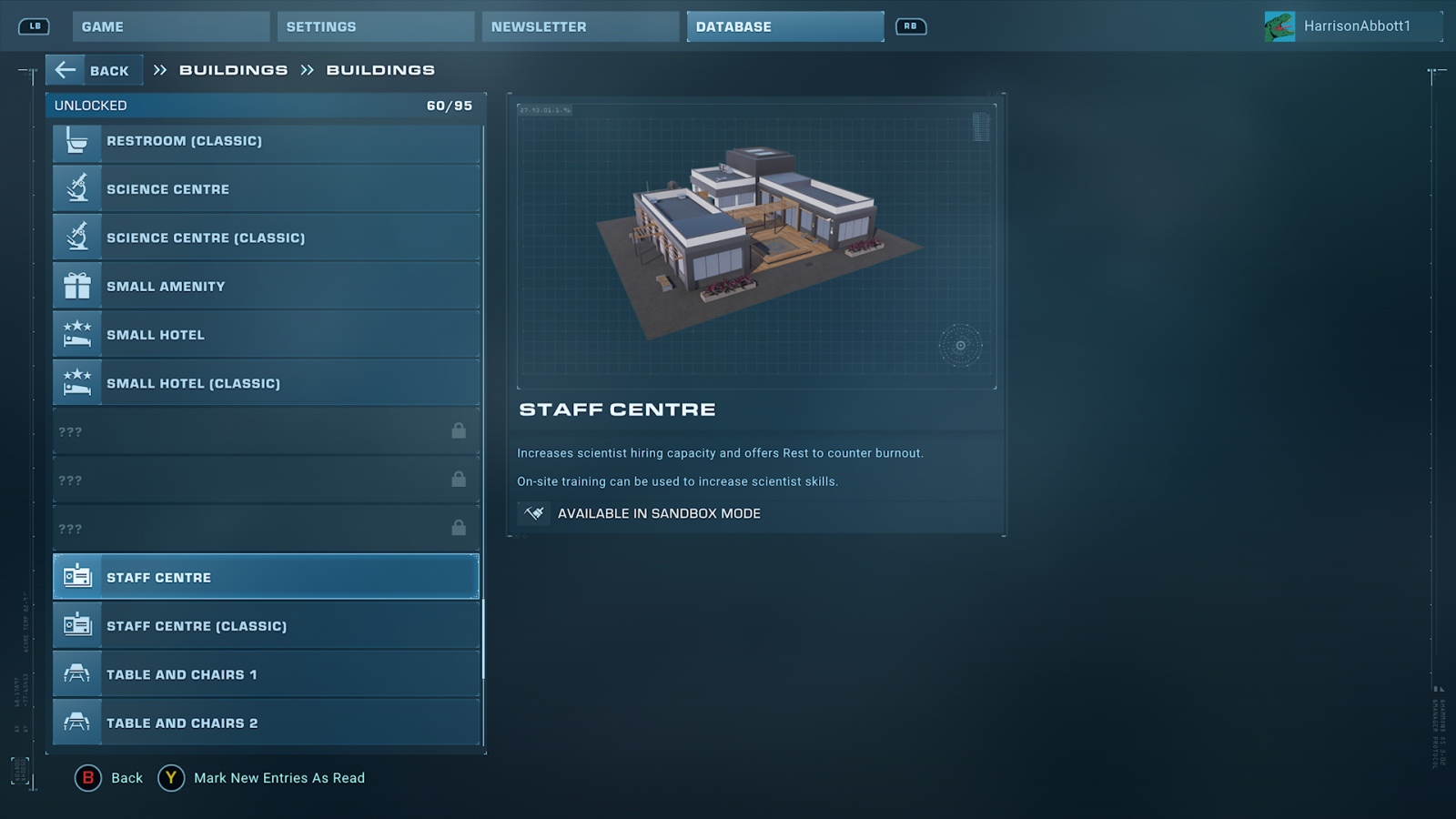Select the Database tab
The height and width of the screenshot is (819, 1456).
(x=784, y=26)
